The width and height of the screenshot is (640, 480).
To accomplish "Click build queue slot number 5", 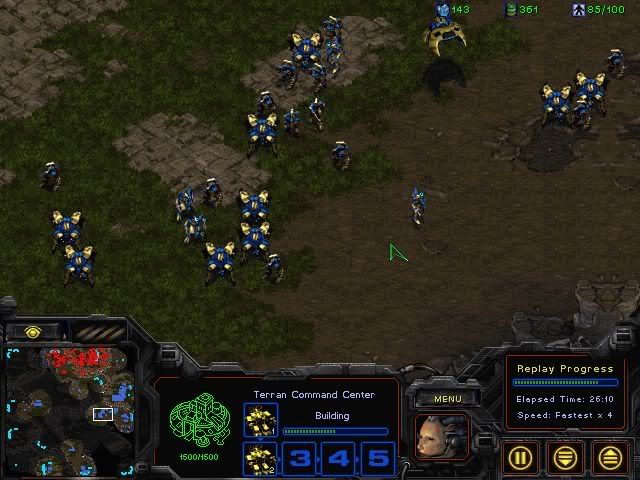I will click(377, 459).
